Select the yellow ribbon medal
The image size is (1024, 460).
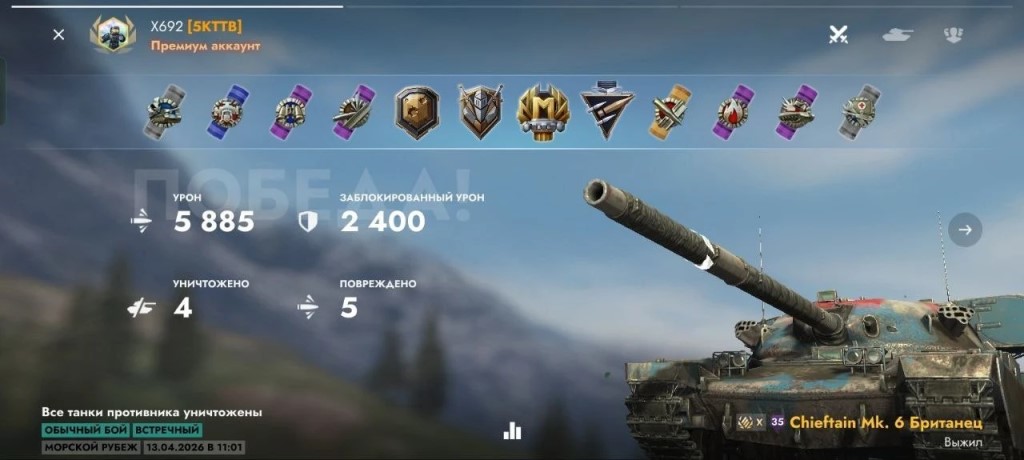point(669,111)
